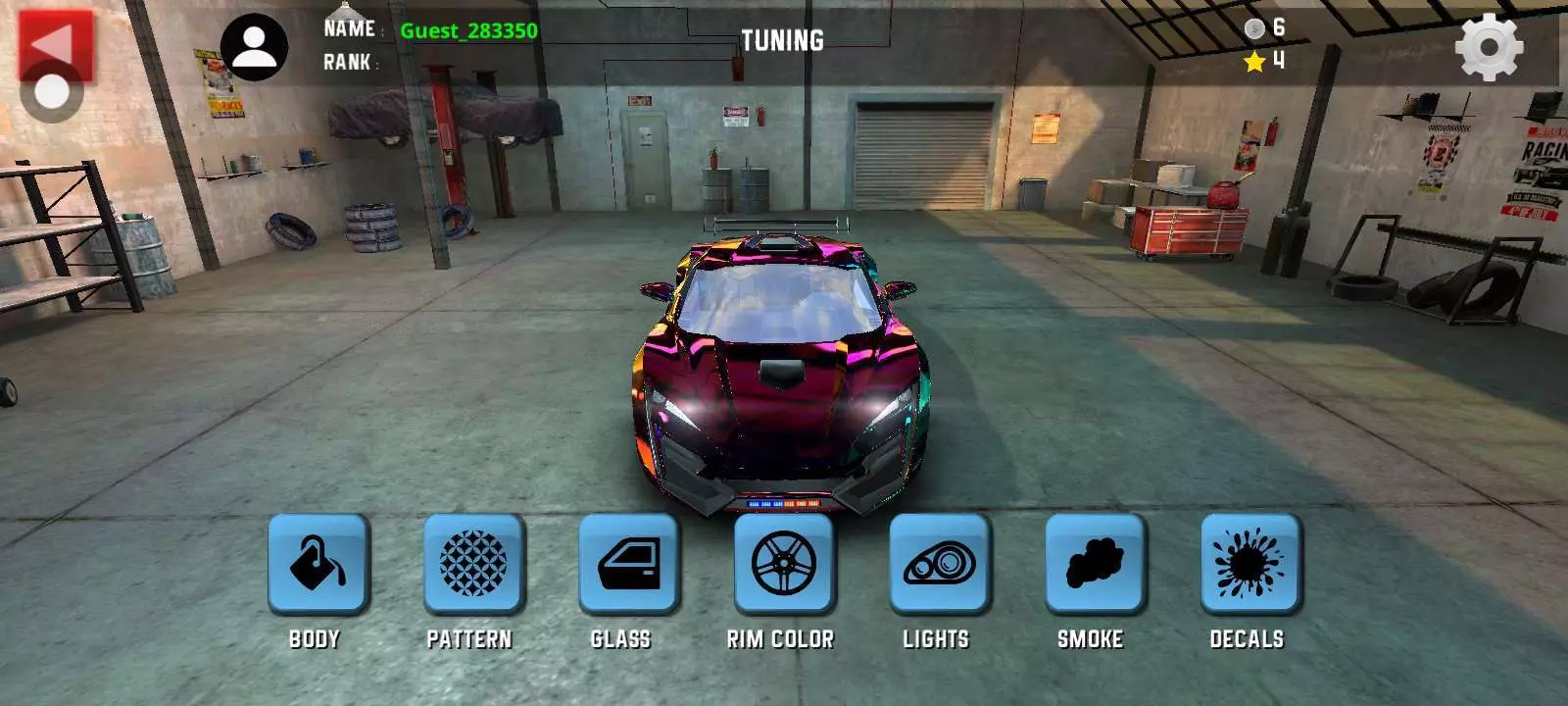Select the Pattern tuning button
1568x706 pixels.
[473, 564]
